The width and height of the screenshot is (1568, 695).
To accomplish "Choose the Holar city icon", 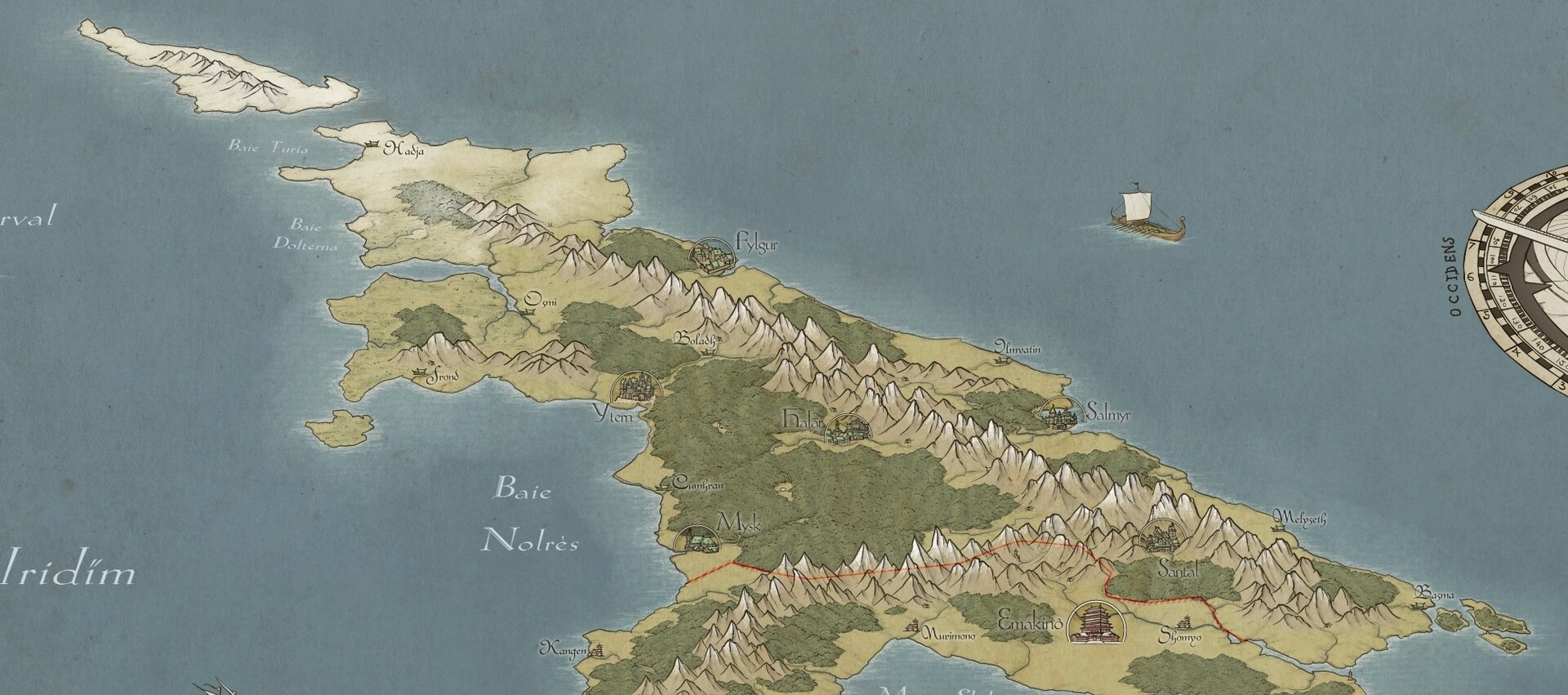I will tap(847, 429).
